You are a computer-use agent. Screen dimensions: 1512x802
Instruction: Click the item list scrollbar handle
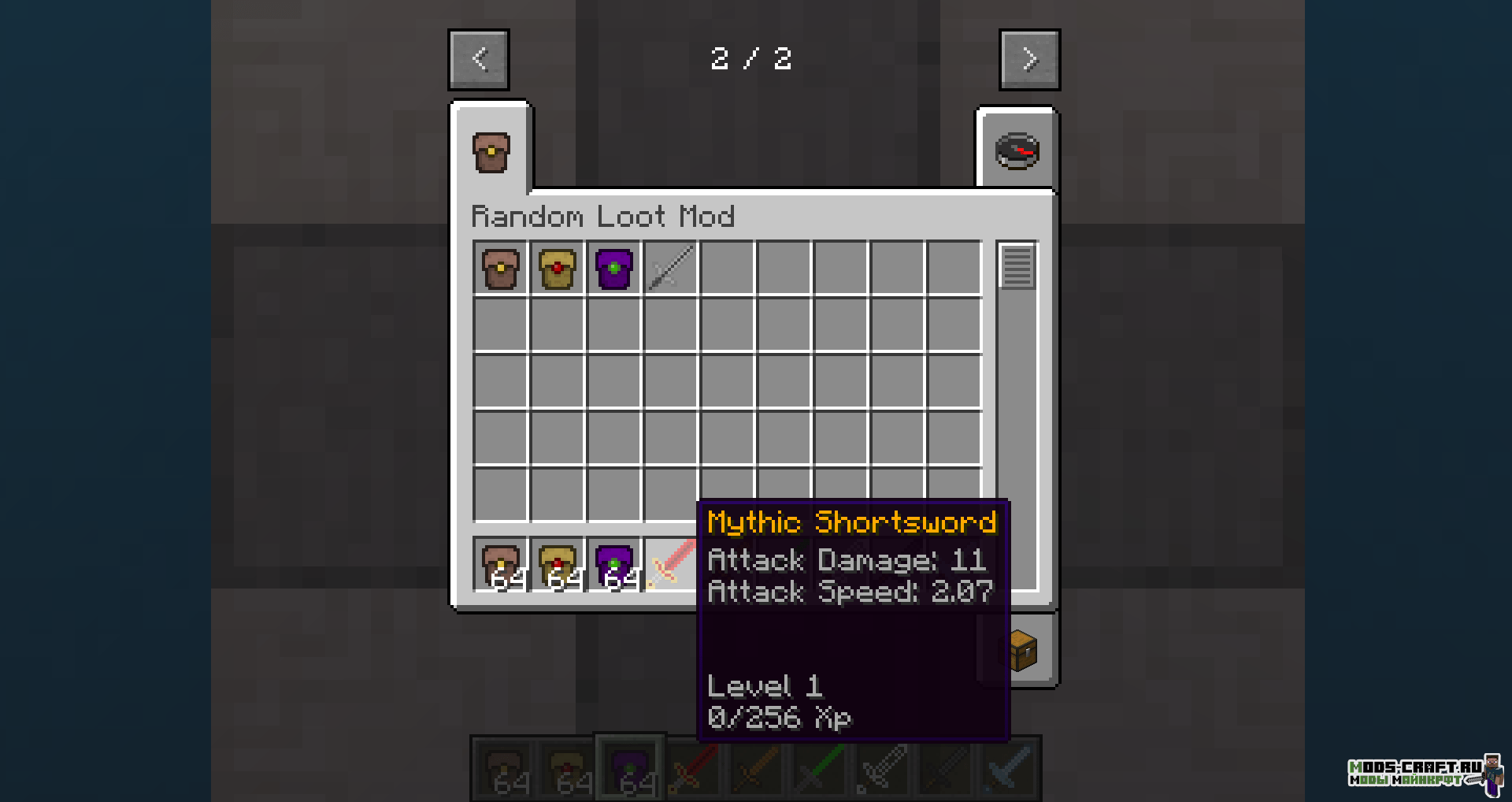[1017, 267]
